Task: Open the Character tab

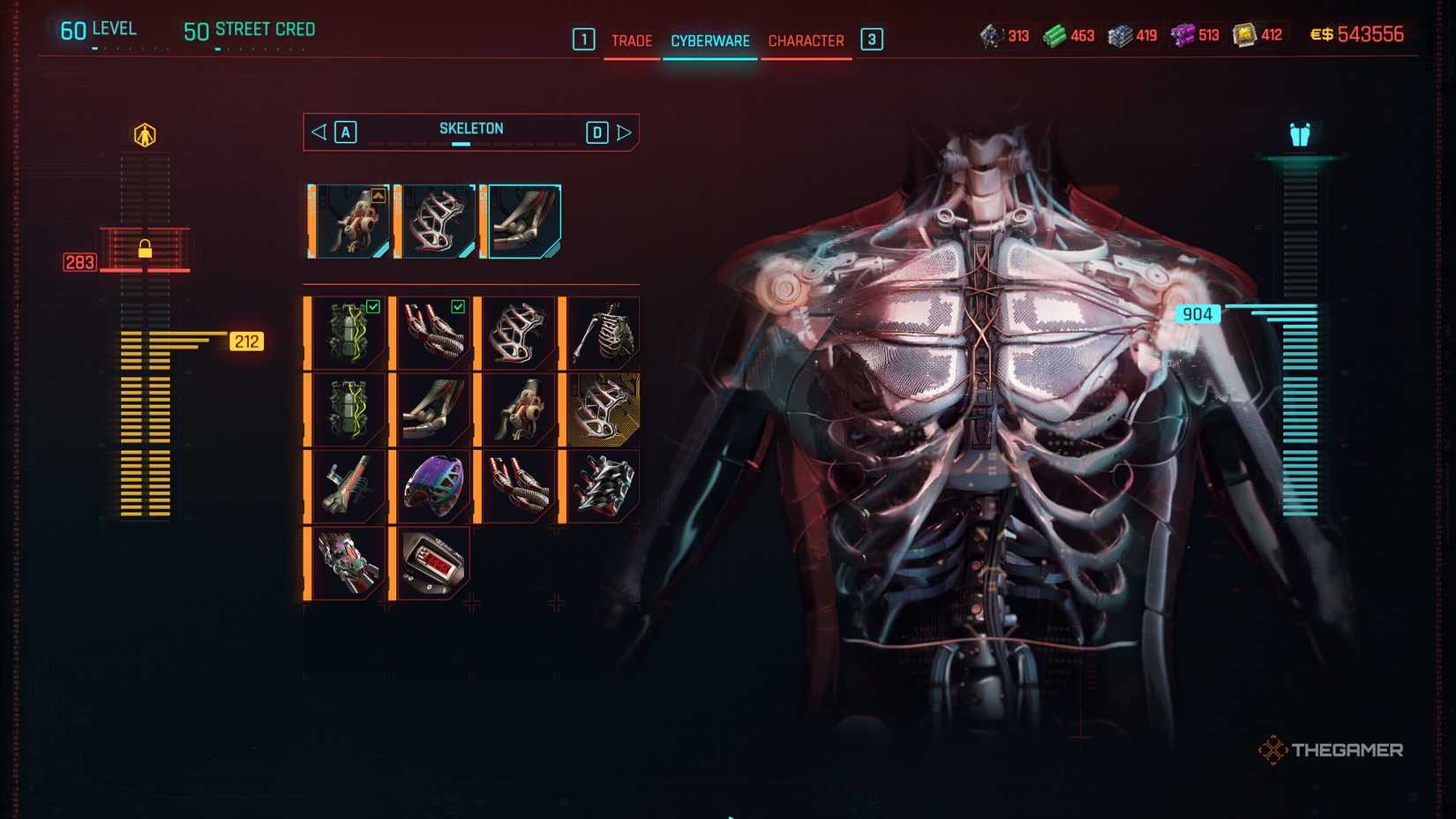Action: 806,41
